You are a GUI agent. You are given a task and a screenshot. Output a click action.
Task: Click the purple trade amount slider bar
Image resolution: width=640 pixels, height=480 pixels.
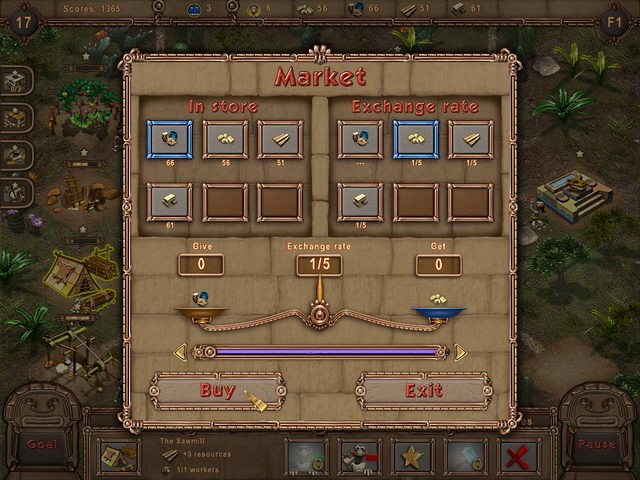coord(320,352)
